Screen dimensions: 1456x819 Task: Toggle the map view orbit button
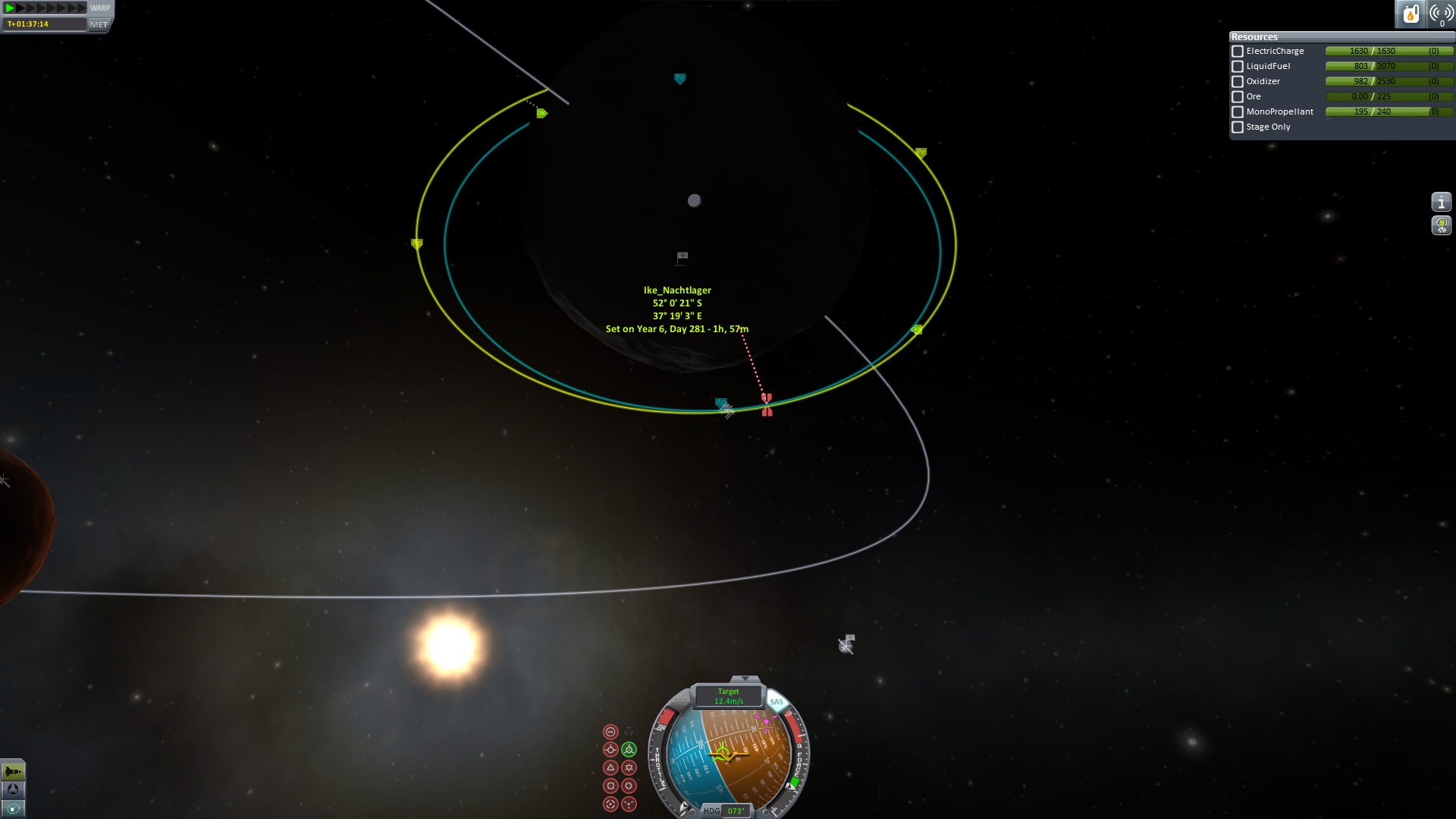click(13, 808)
